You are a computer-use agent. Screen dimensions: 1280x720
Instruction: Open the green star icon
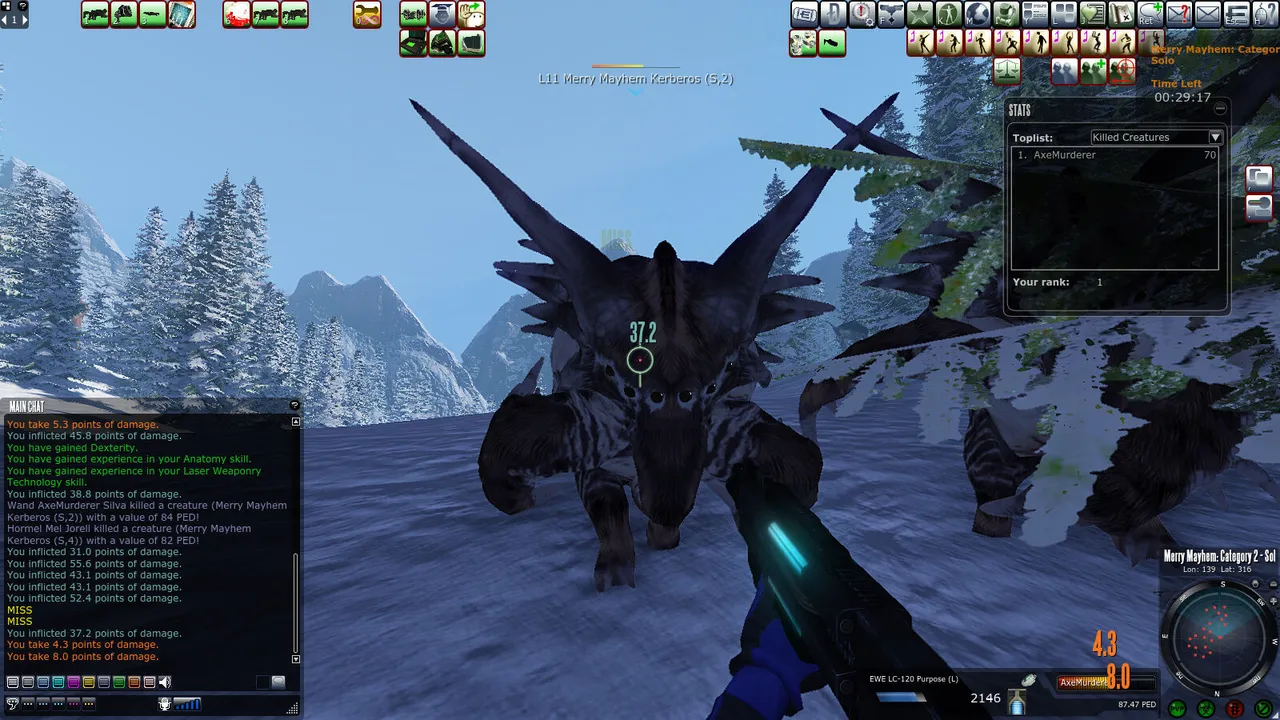pyautogui.click(x=919, y=14)
